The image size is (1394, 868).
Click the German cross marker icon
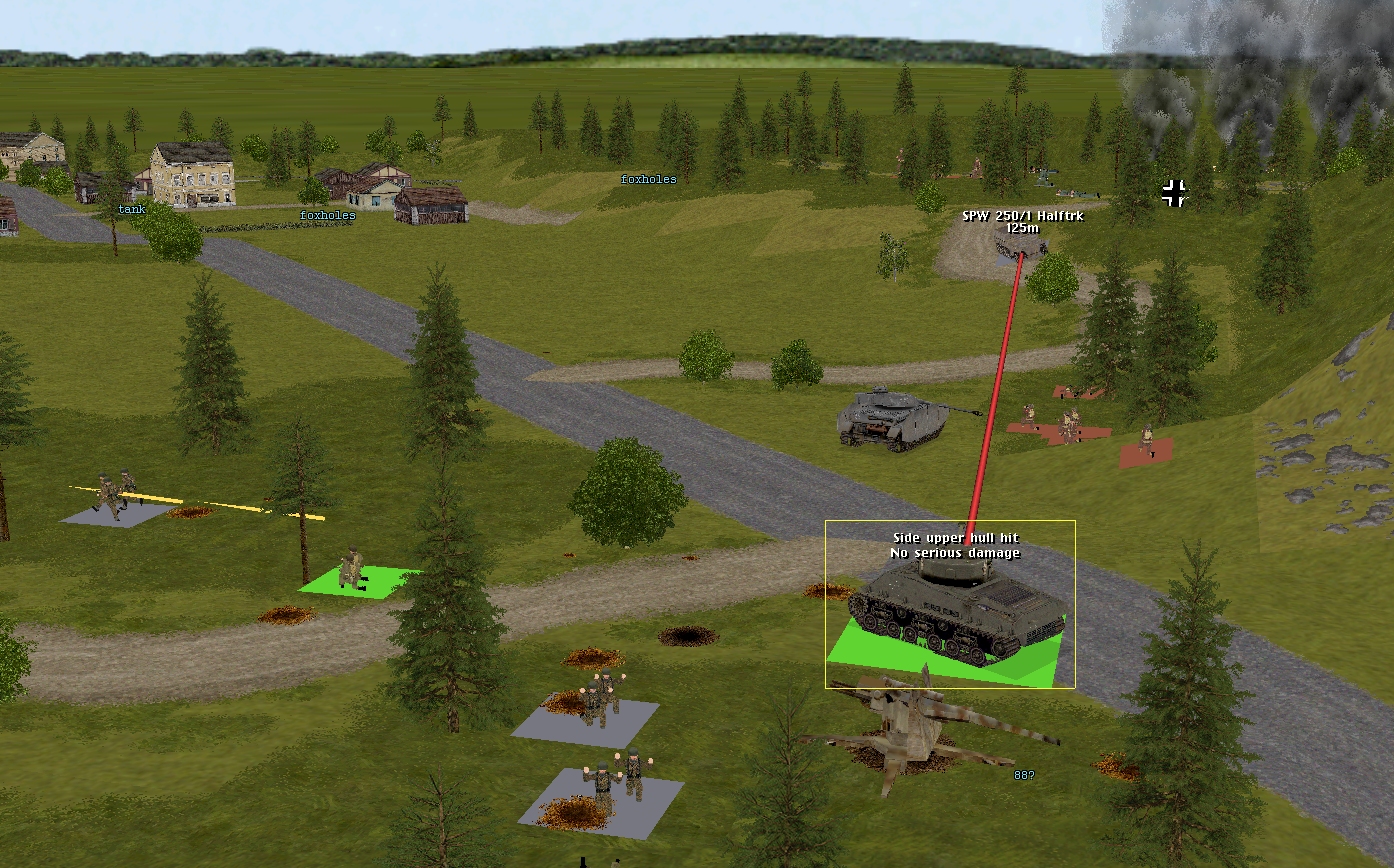point(1174,193)
